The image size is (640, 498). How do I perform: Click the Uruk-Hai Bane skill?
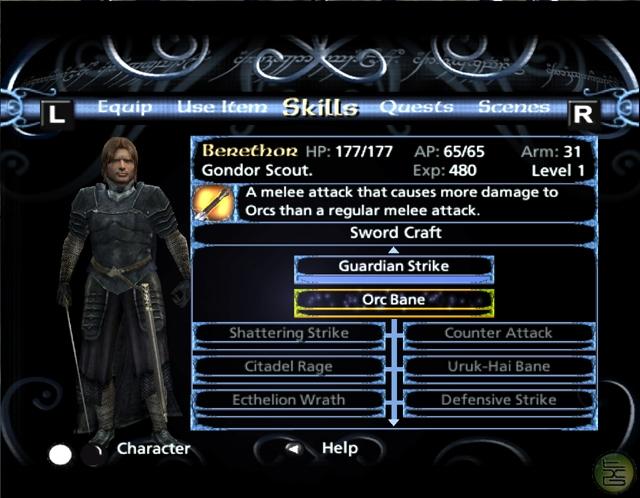(499, 366)
